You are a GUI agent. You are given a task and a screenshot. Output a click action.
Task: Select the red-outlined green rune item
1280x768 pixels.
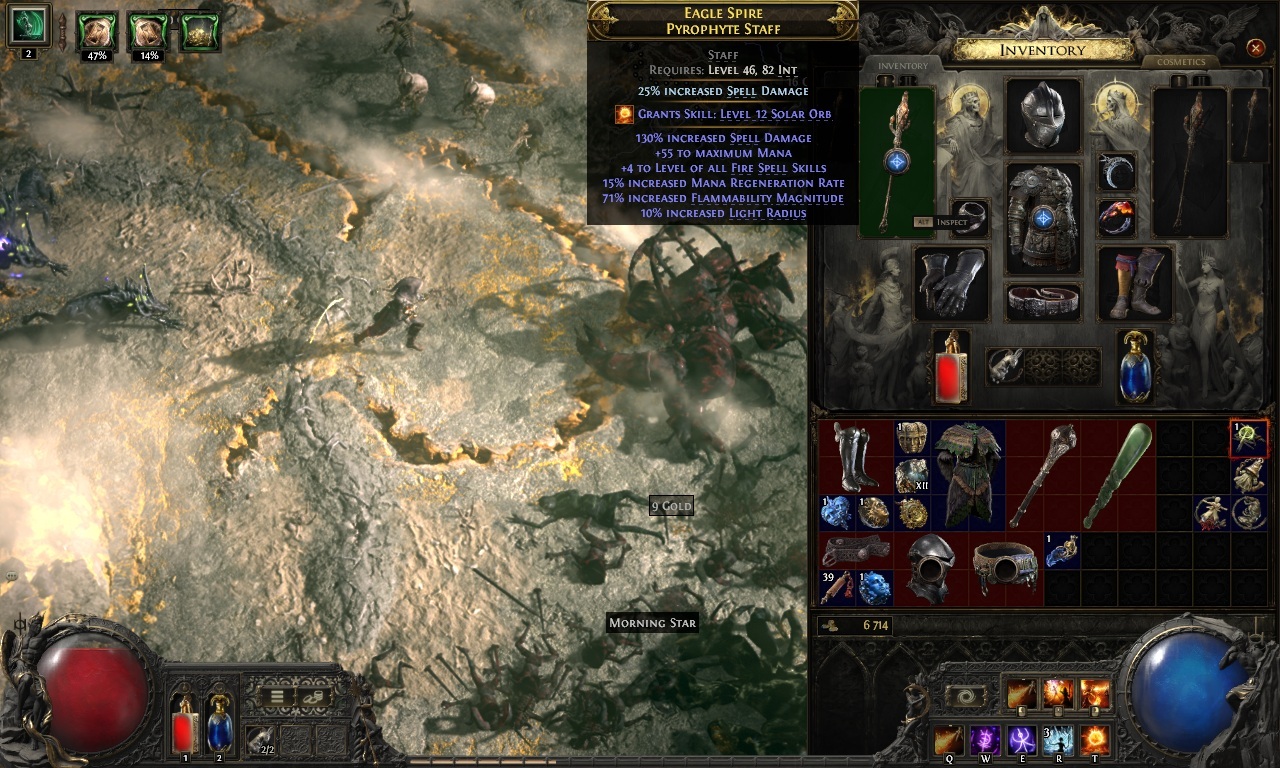(x=1249, y=438)
